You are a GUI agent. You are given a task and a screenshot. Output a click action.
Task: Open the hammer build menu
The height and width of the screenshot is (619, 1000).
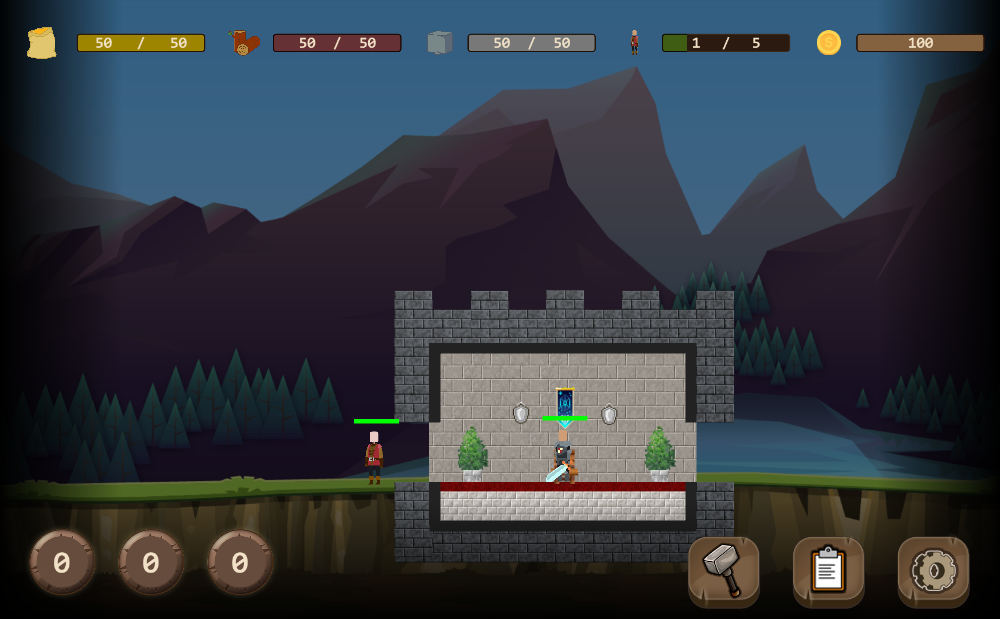[724, 571]
